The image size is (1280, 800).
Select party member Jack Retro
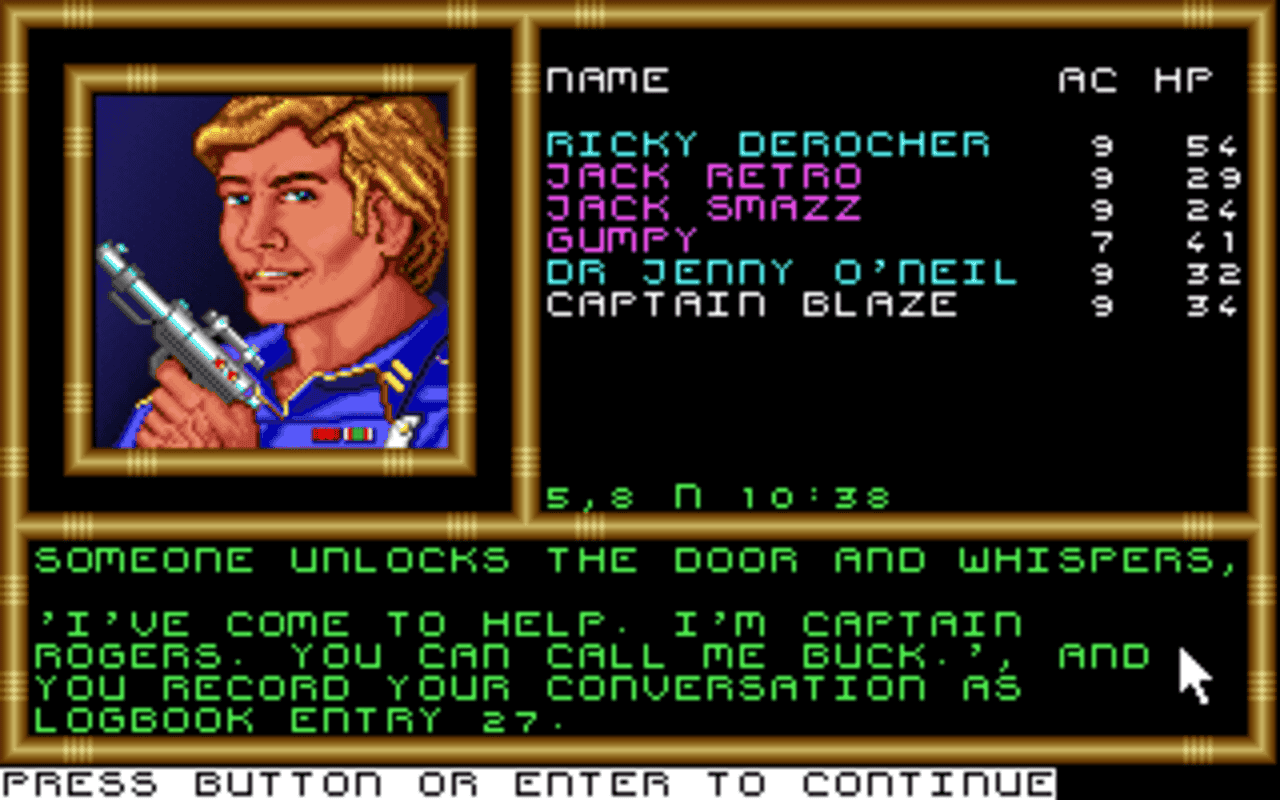click(x=700, y=177)
